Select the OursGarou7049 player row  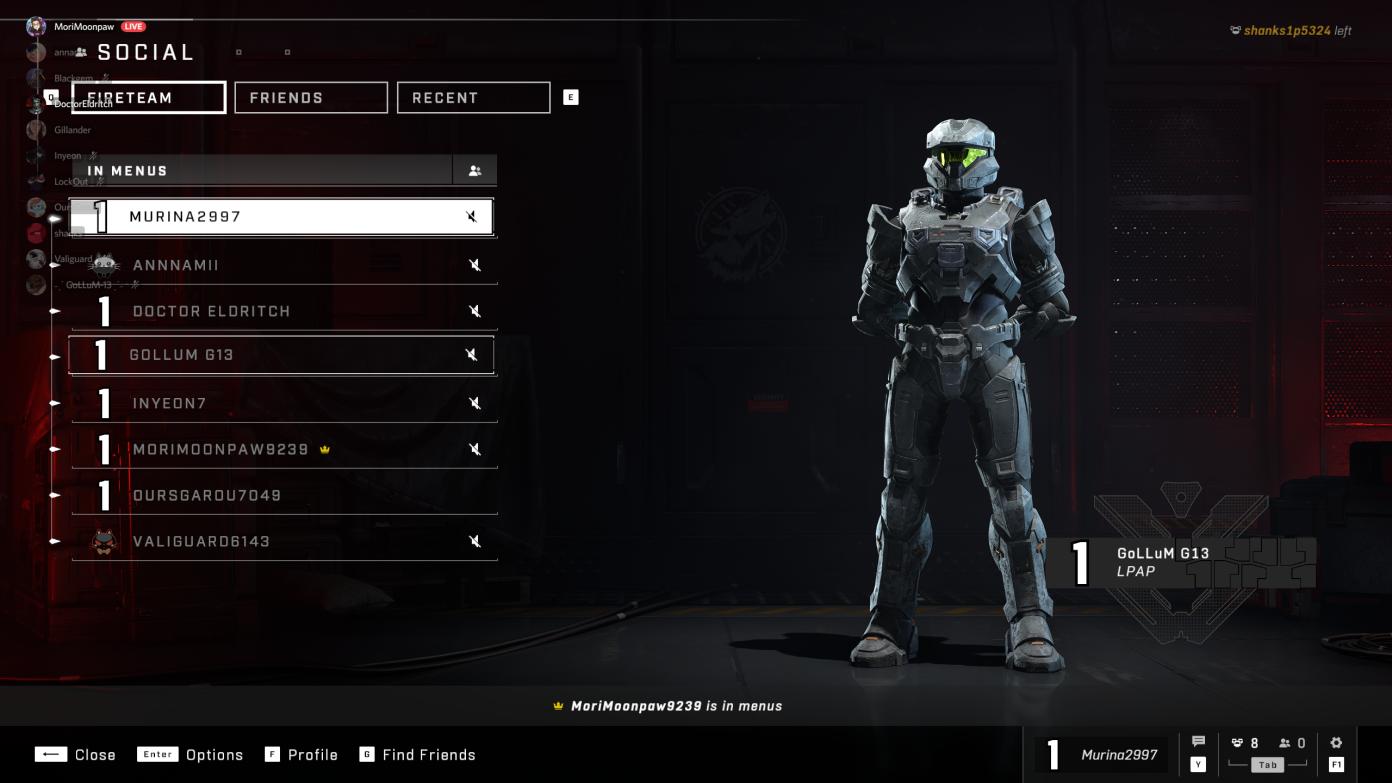(281, 495)
